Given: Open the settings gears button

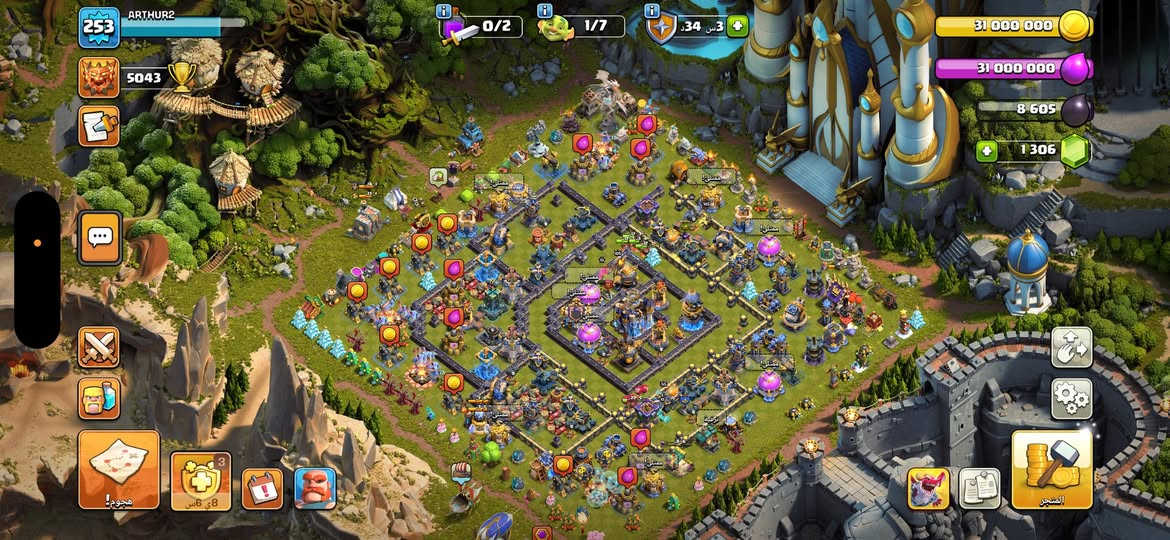Looking at the screenshot, I should [x=1071, y=398].
